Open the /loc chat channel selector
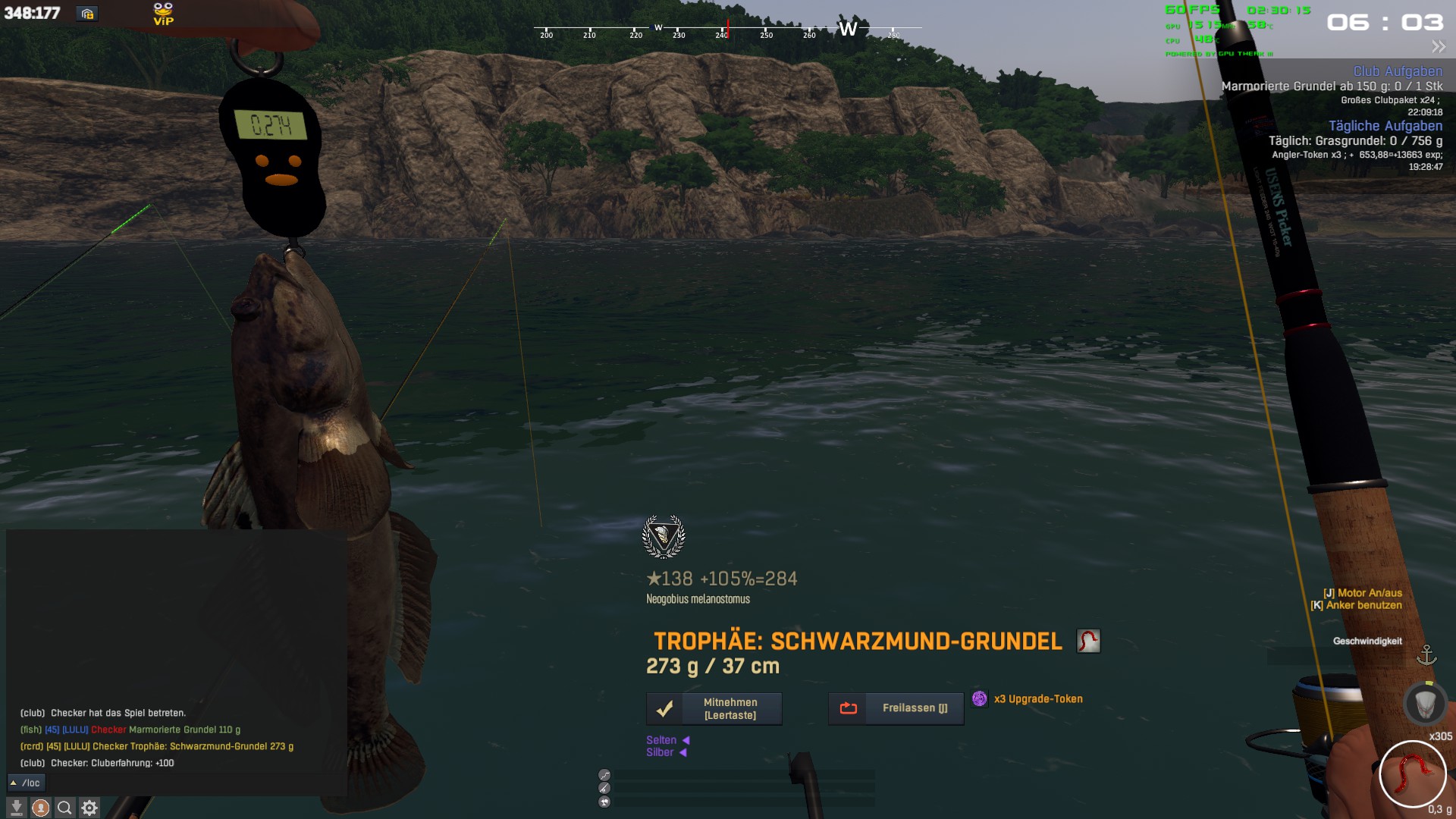This screenshot has height=819, width=1456. click(x=27, y=783)
